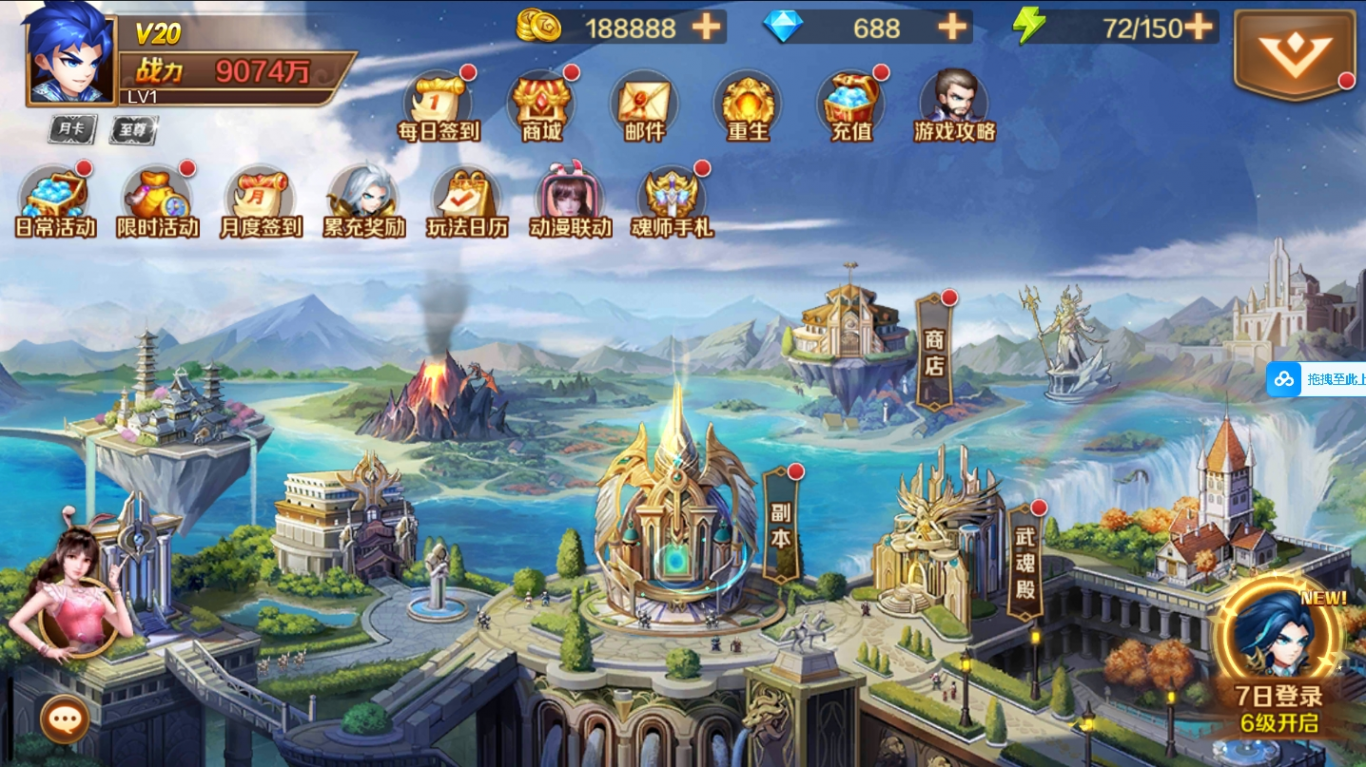The image size is (1366, 767).
Task: Open the 商城 mall icon
Action: pos(542,102)
